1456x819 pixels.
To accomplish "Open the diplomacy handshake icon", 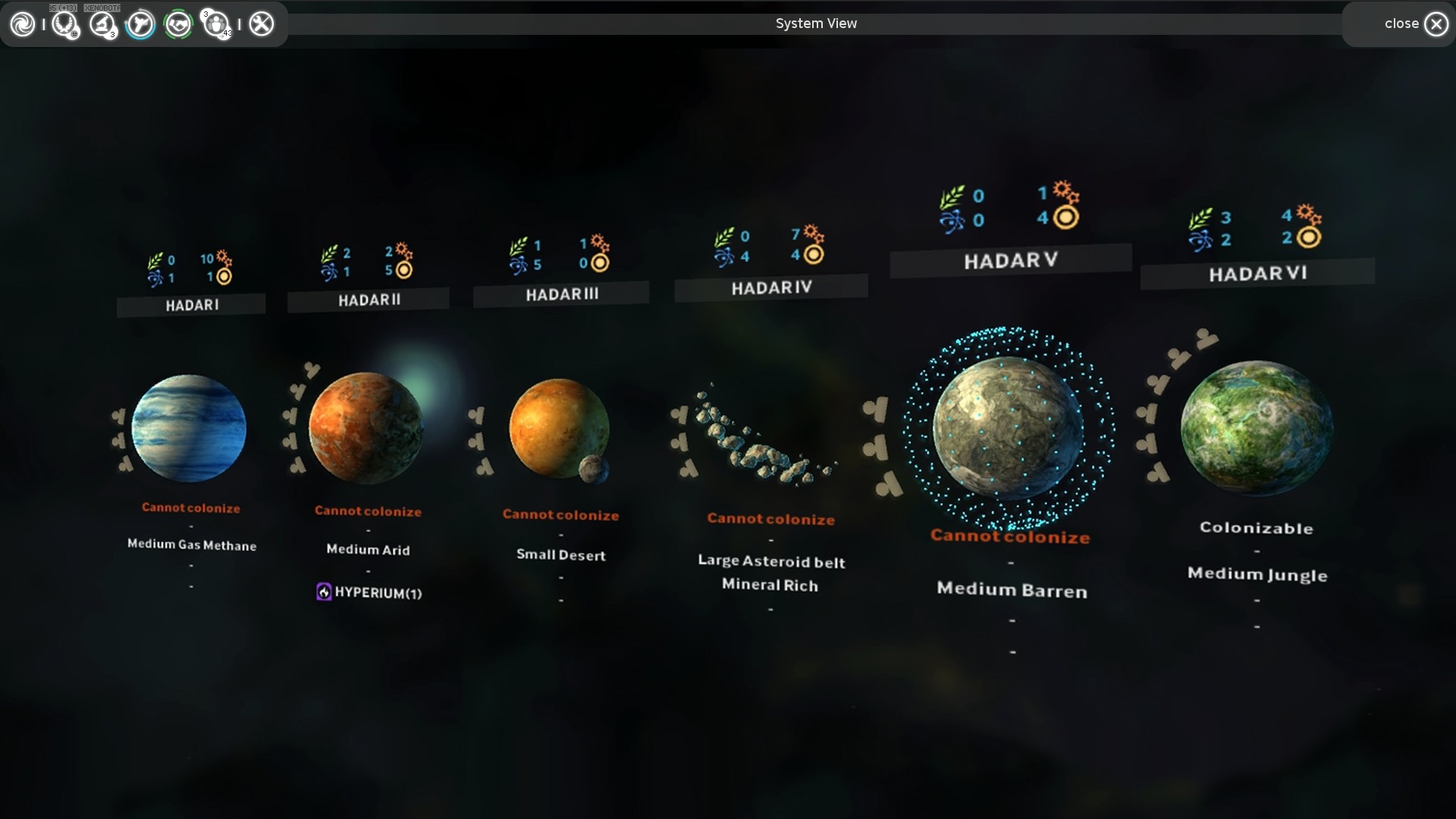I will pyautogui.click(x=180, y=24).
